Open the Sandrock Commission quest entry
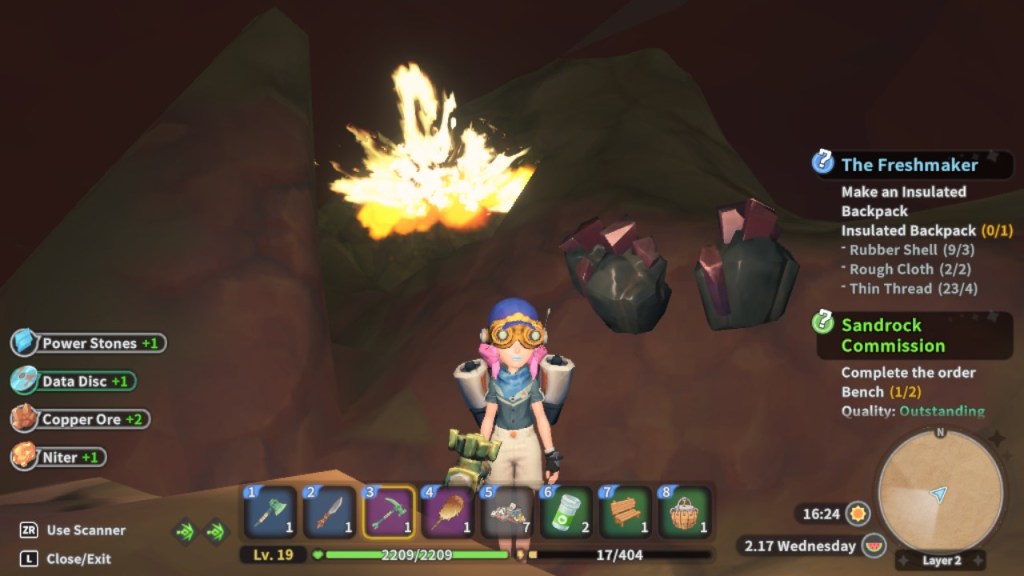1024x576 pixels. coord(892,335)
